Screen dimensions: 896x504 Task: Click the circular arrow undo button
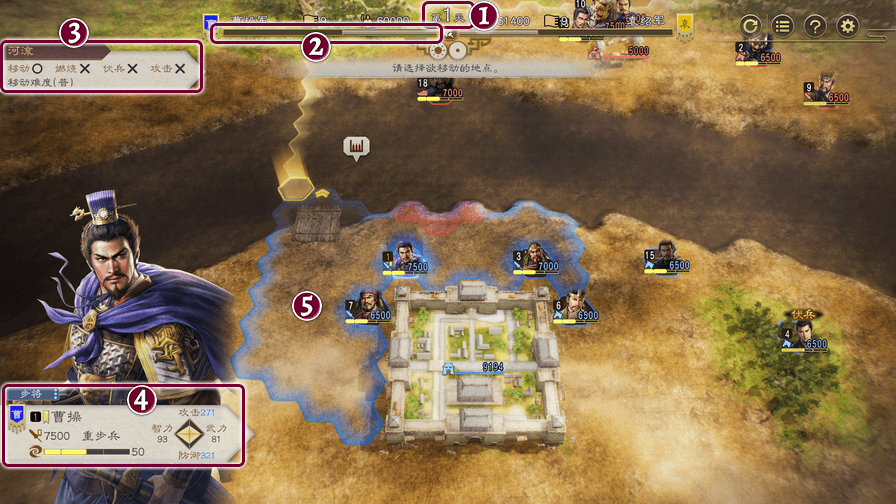[752, 27]
